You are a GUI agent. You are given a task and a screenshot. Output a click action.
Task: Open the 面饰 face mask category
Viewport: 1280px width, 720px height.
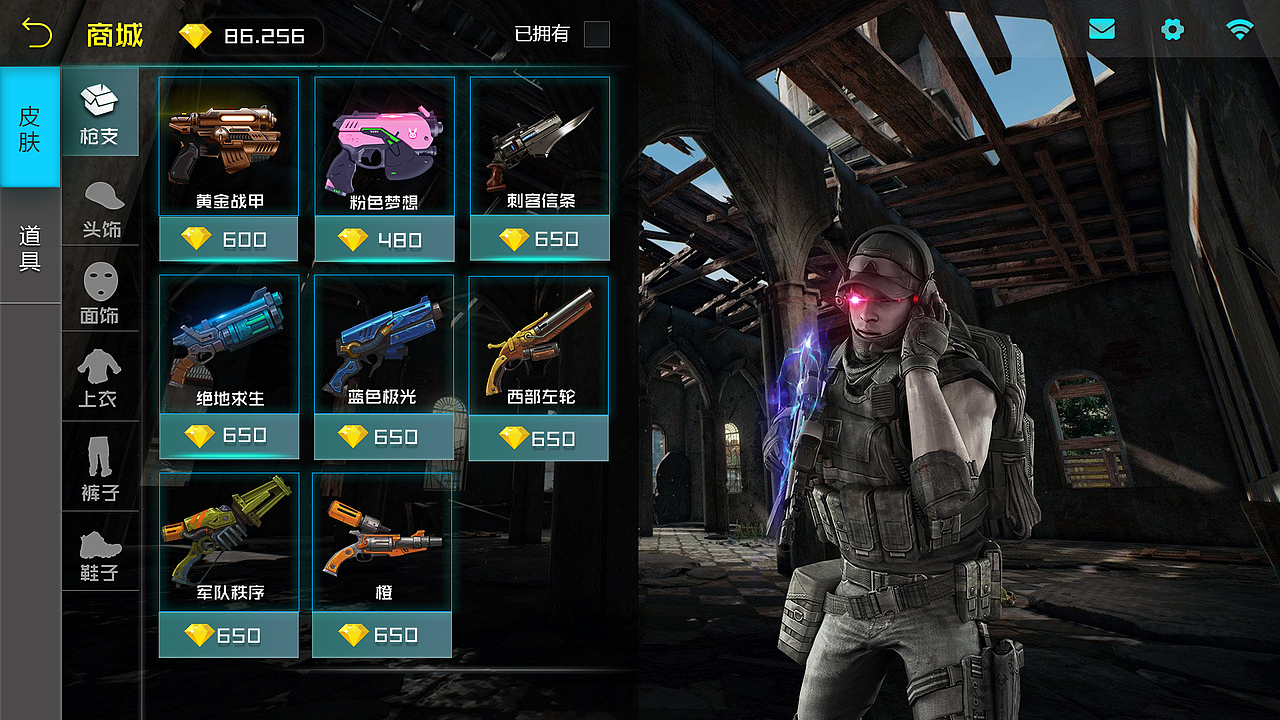pyautogui.click(x=100, y=294)
